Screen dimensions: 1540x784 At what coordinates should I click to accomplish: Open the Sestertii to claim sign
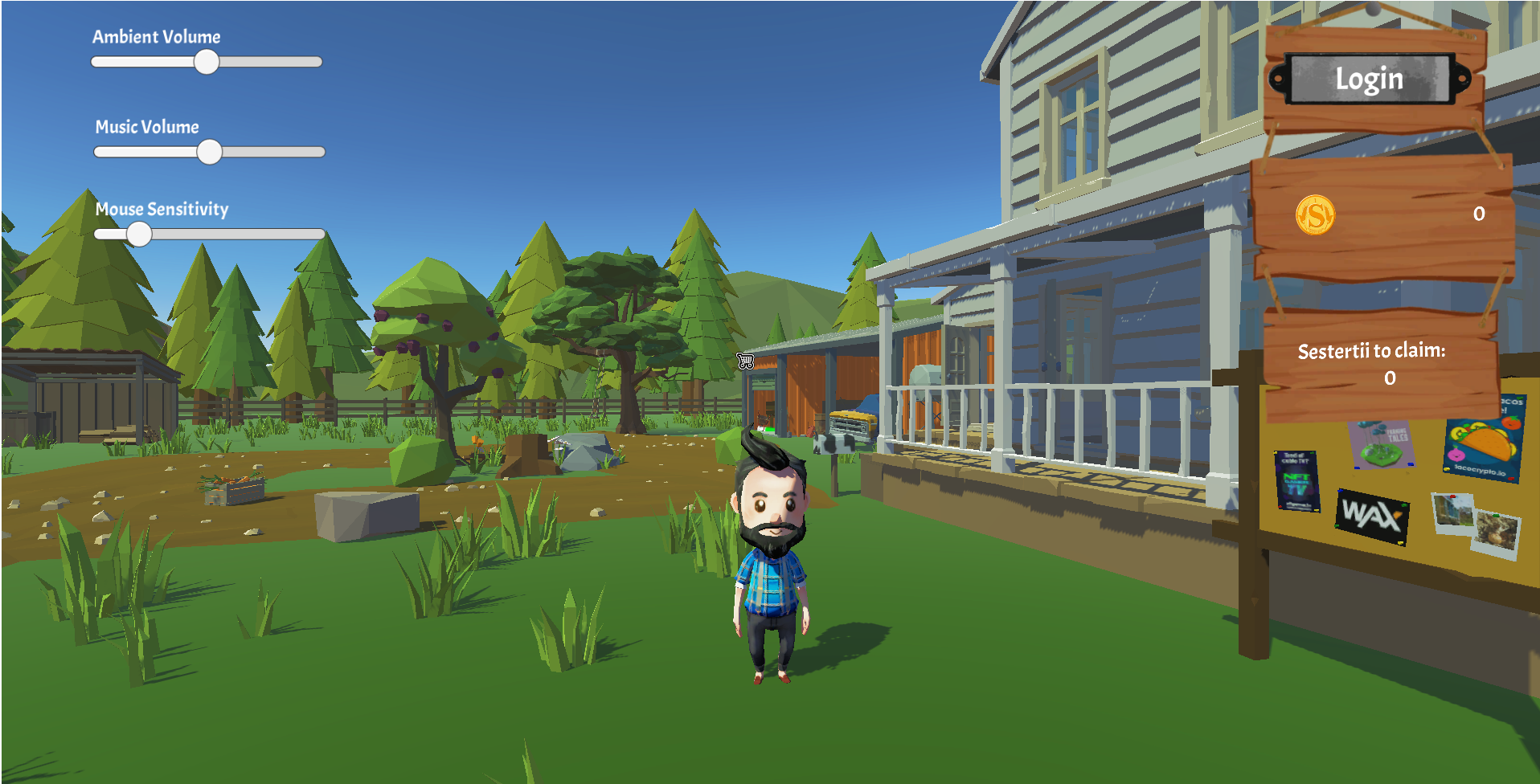[x=1376, y=363]
